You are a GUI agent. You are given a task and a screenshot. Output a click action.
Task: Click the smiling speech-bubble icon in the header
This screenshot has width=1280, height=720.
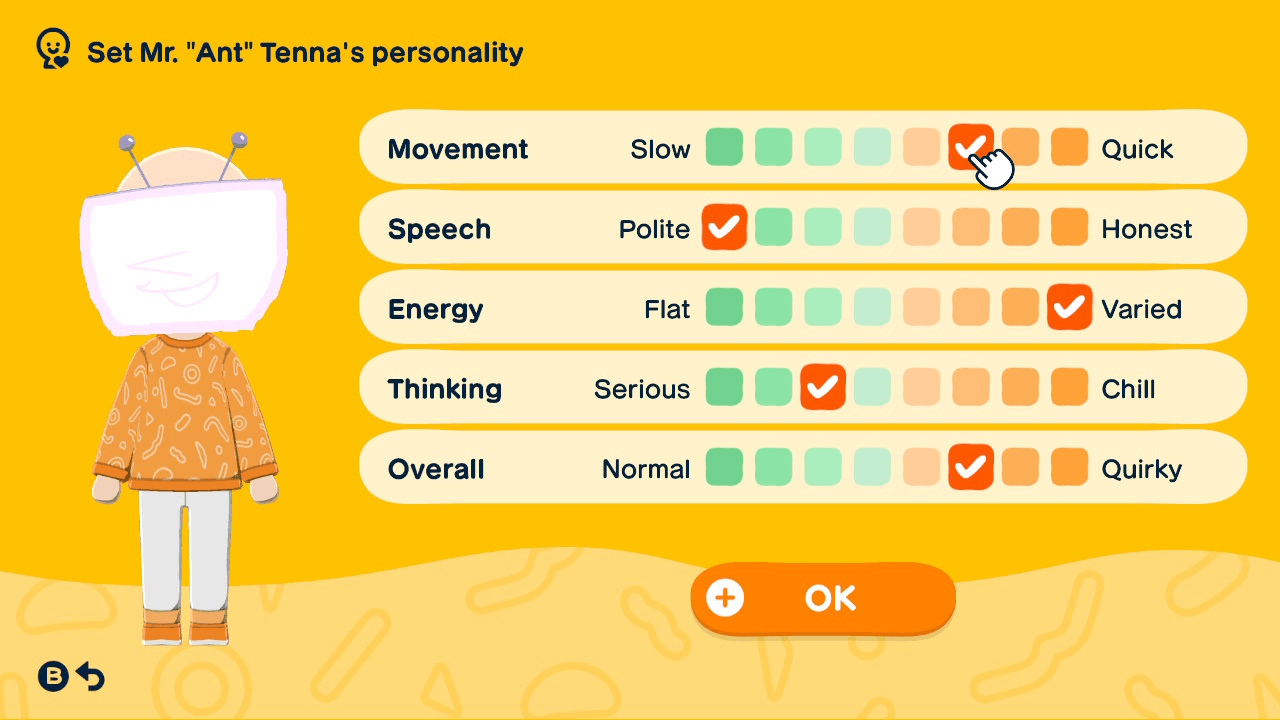tap(52, 46)
